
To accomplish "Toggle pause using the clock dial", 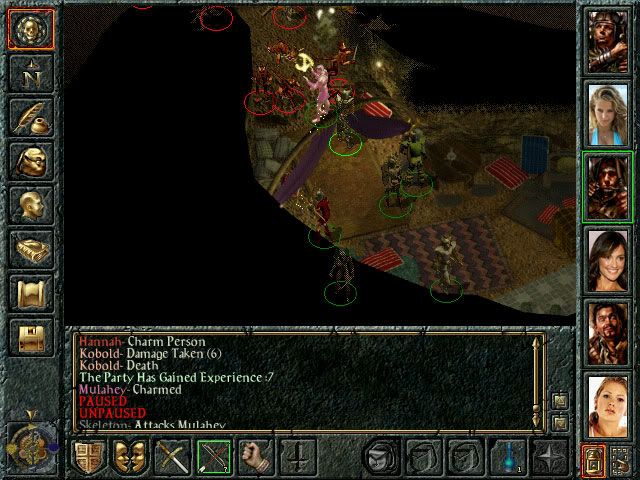I will click(29, 440).
